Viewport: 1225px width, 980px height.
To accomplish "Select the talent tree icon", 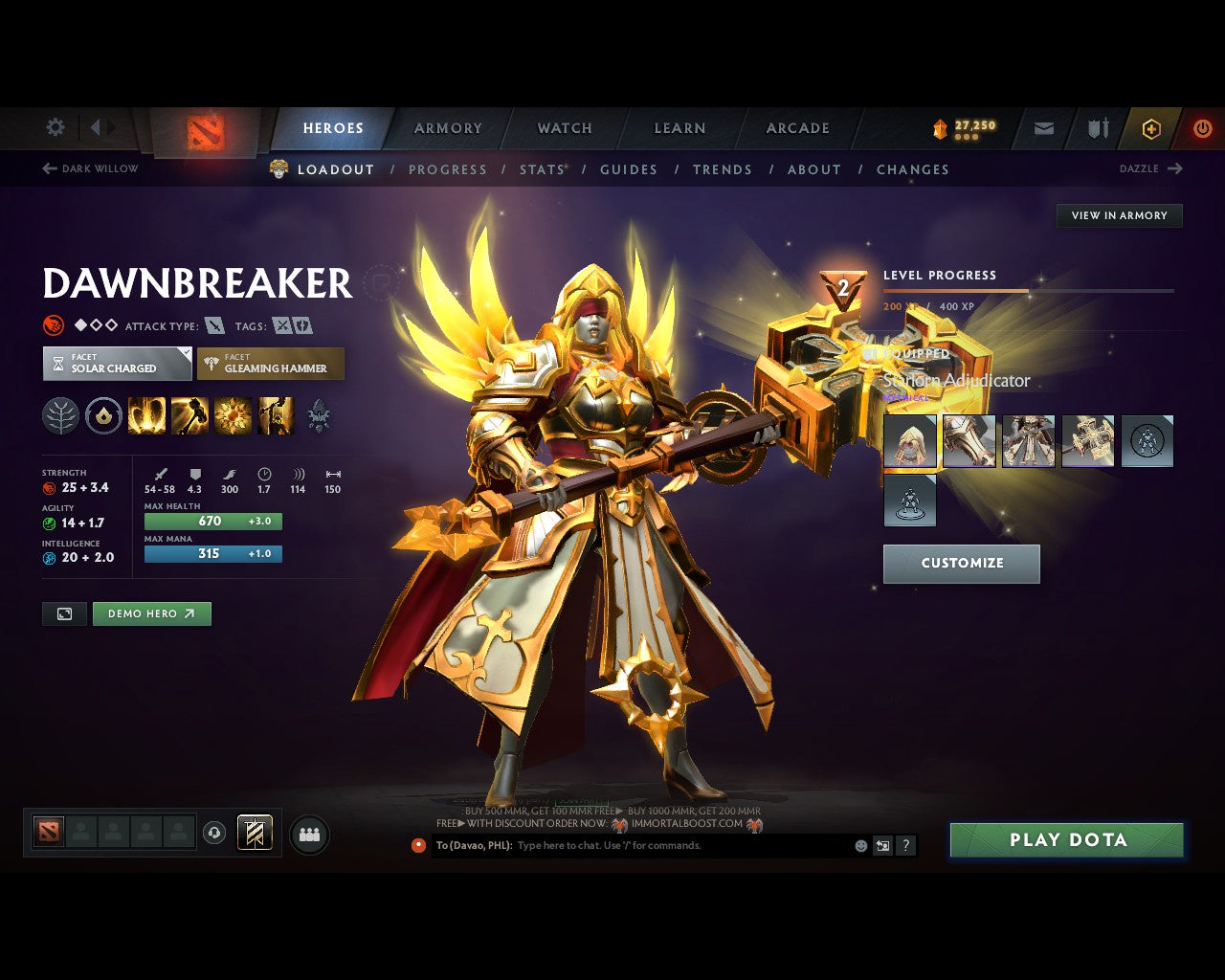I will point(60,414).
